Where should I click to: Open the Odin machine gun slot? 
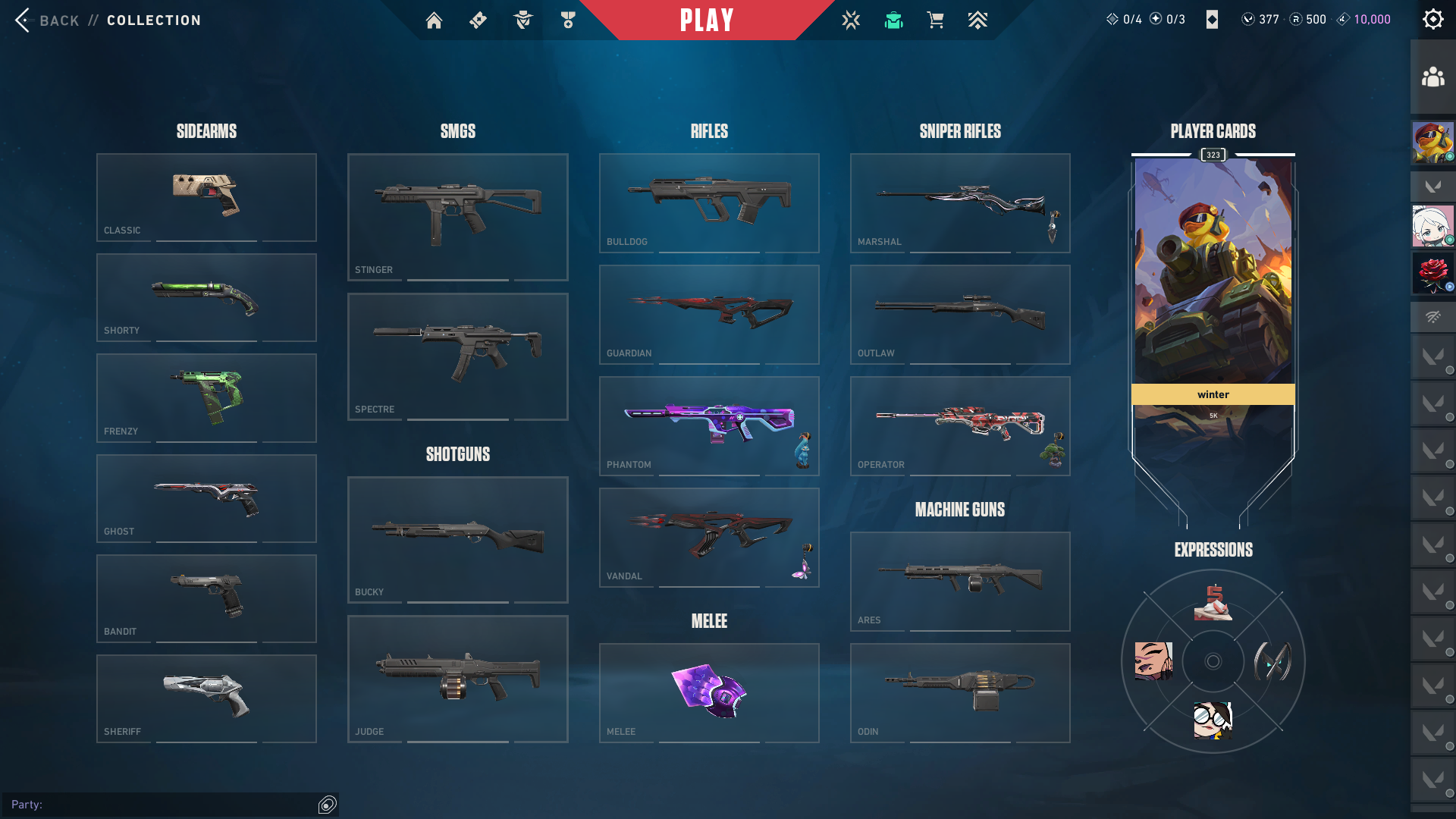coord(960,692)
